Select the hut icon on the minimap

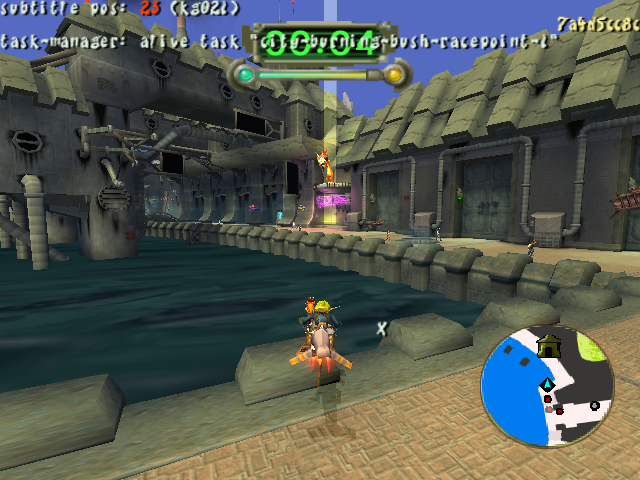click(549, 346)
